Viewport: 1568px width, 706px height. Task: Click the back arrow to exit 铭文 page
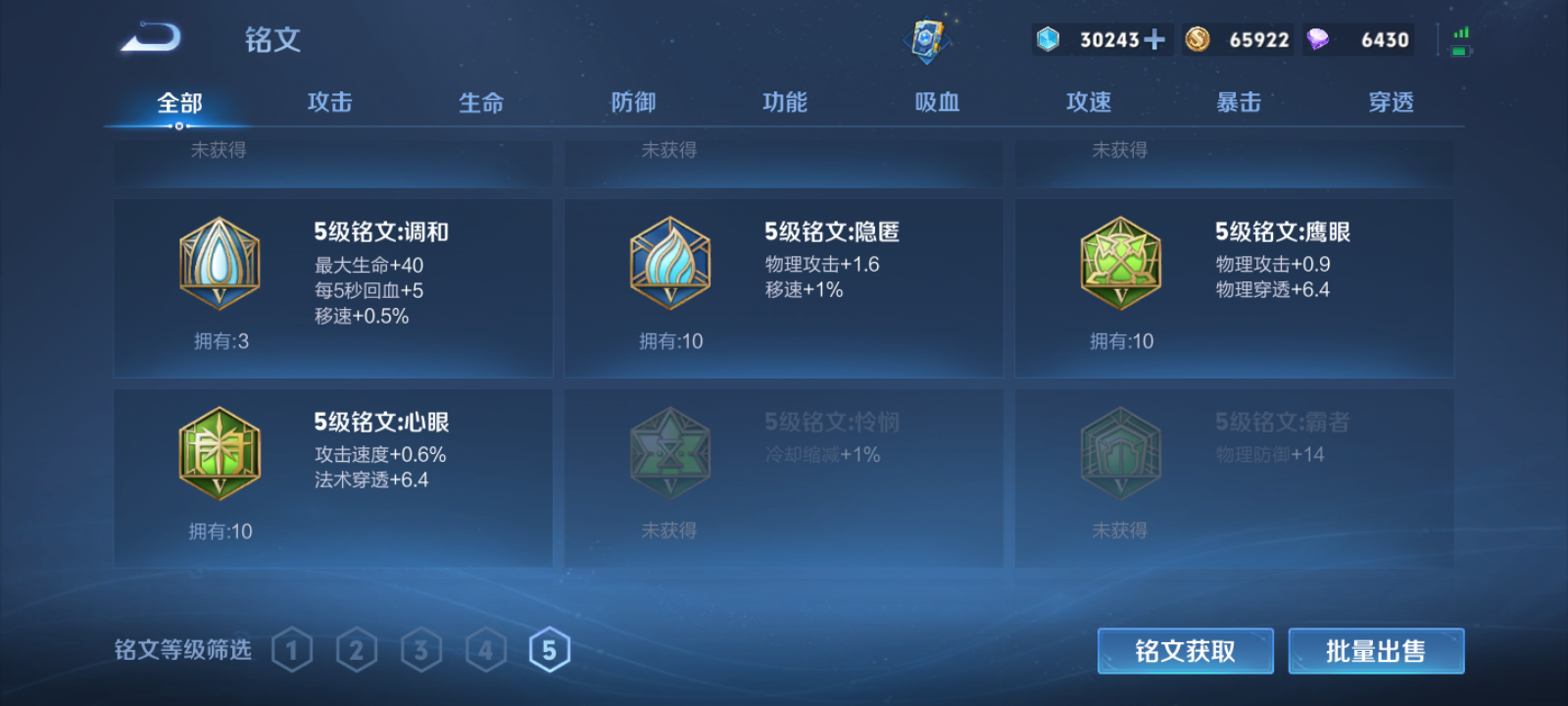click(x=149, y=37)
